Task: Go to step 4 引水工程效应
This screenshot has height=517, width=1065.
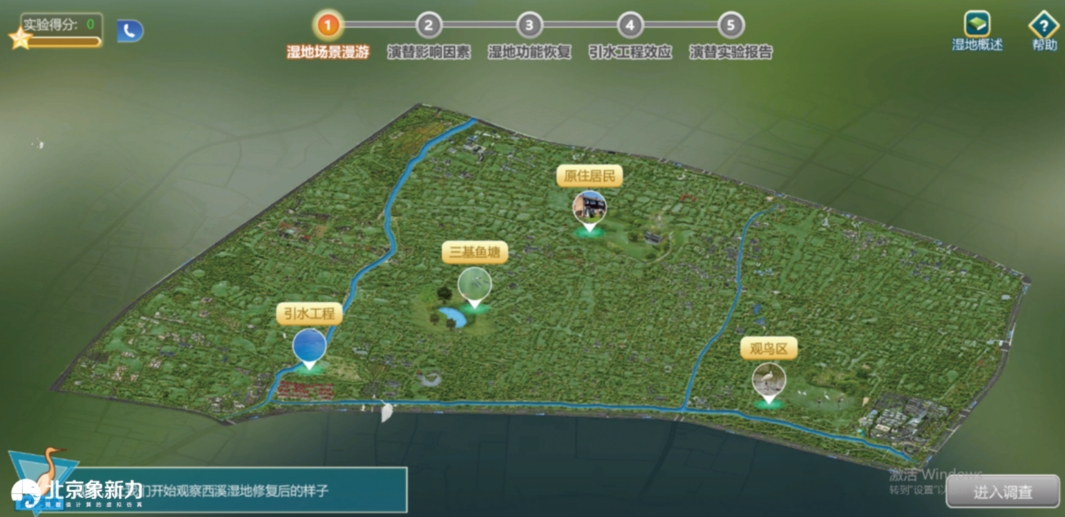Action: (630, 26)
